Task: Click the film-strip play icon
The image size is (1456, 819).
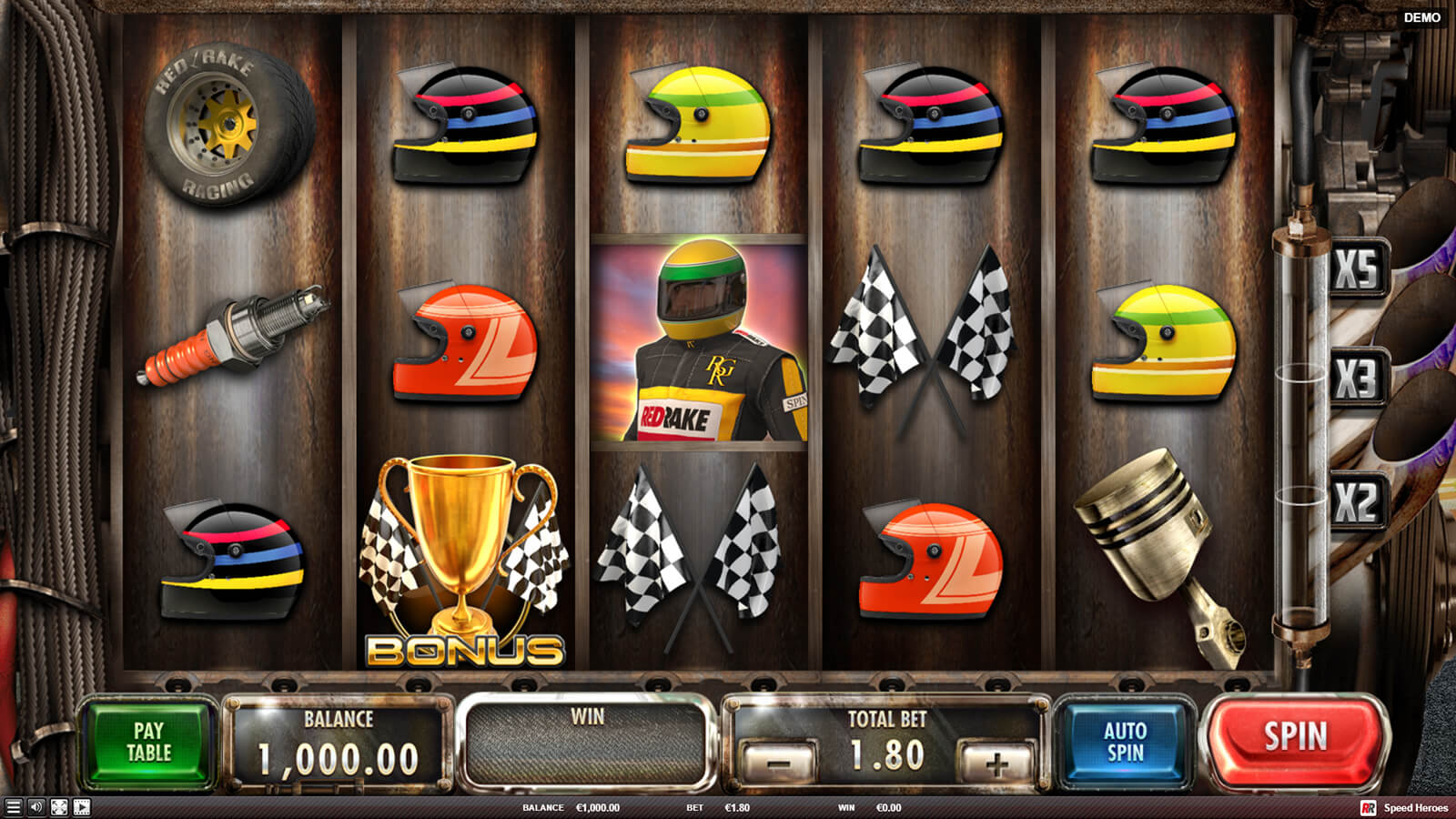Action: click(82, 807)
